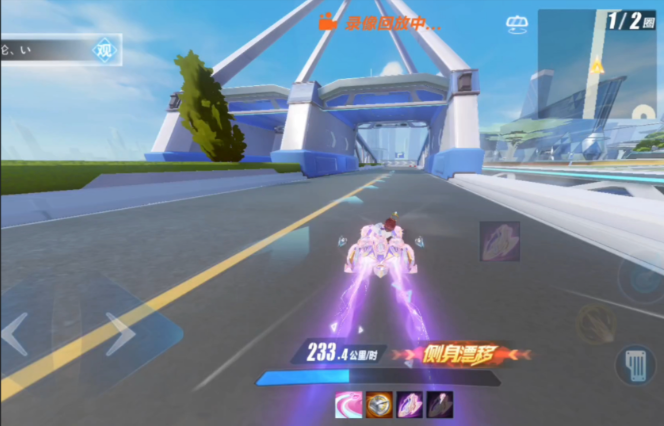Image resolution: width=664 pixels, height=426 pixels.
Task: Select the pink swirl skill icon
Action: [348, 404]
